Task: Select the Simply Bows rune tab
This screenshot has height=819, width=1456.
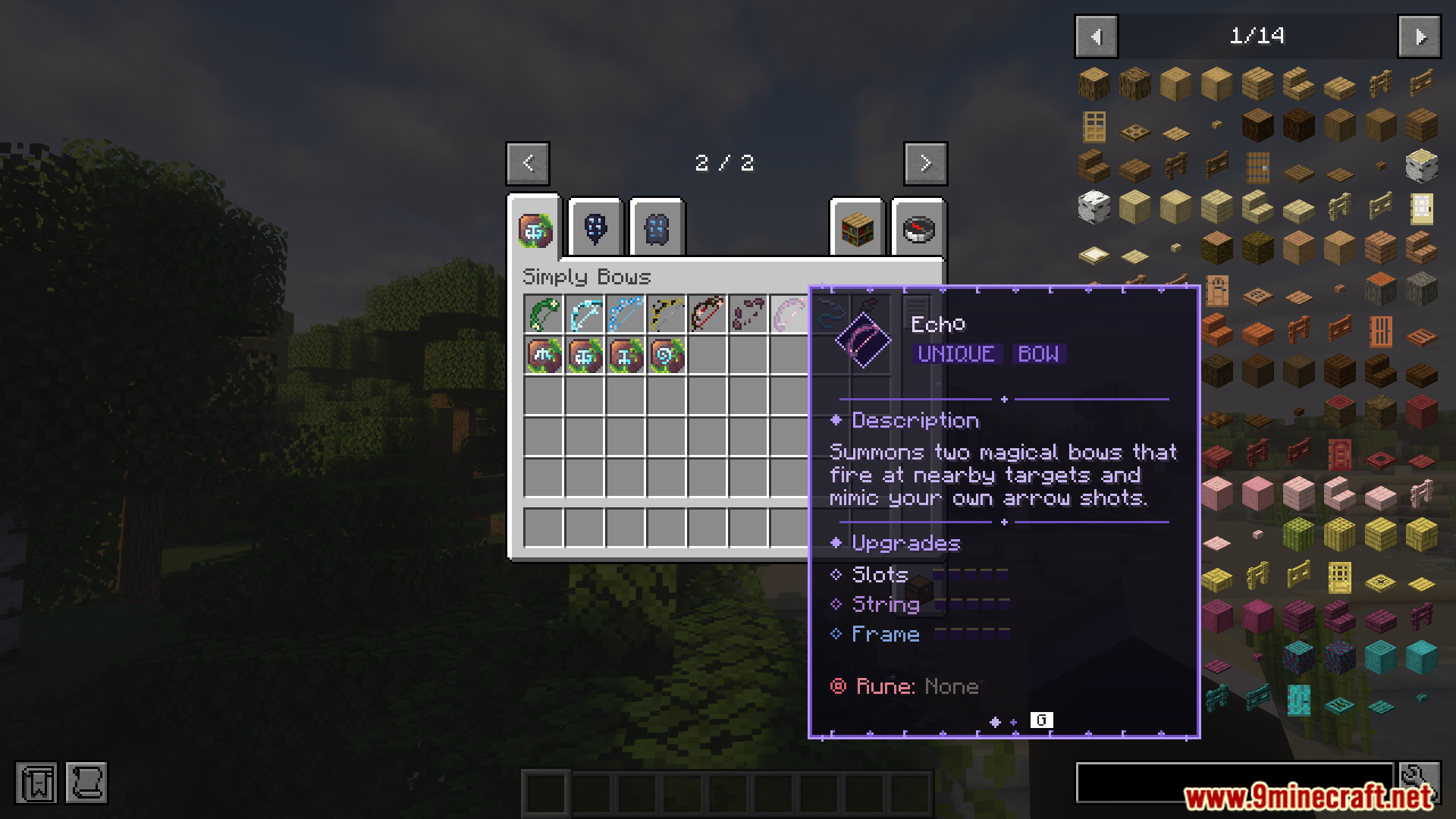Action: [x=535, y=229]
